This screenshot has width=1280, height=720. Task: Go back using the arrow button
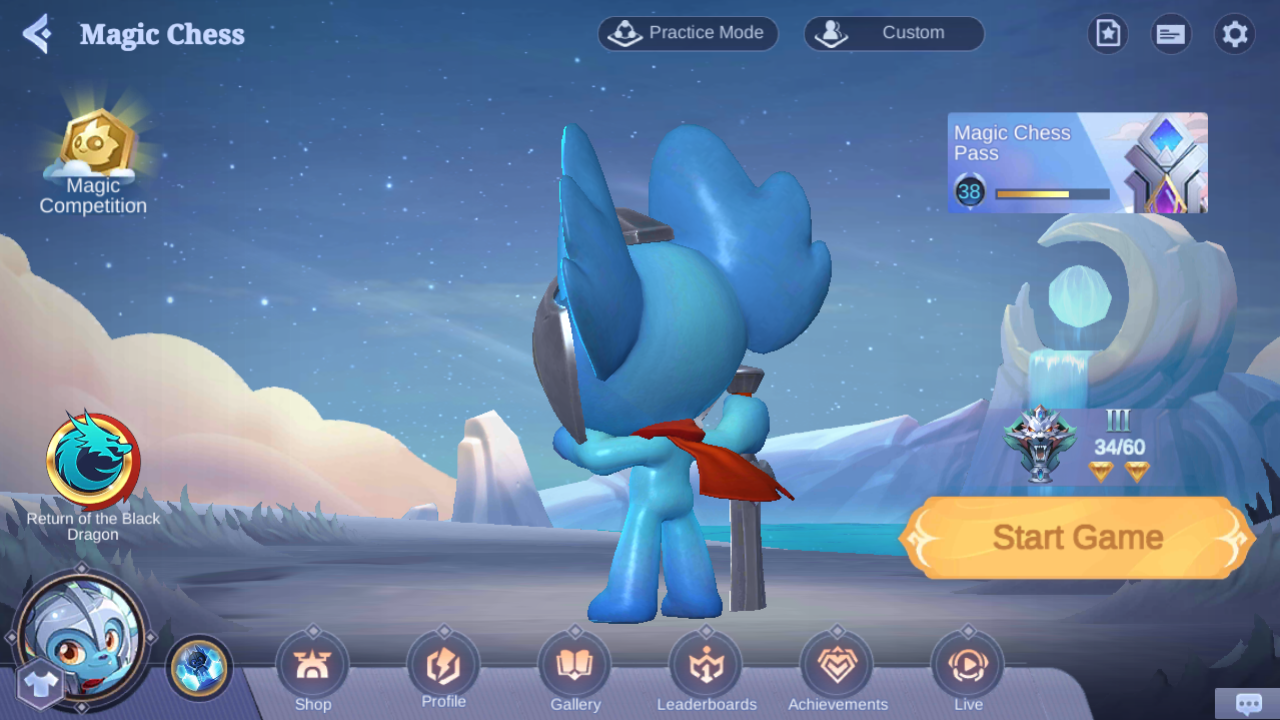(x=37, y=34)
